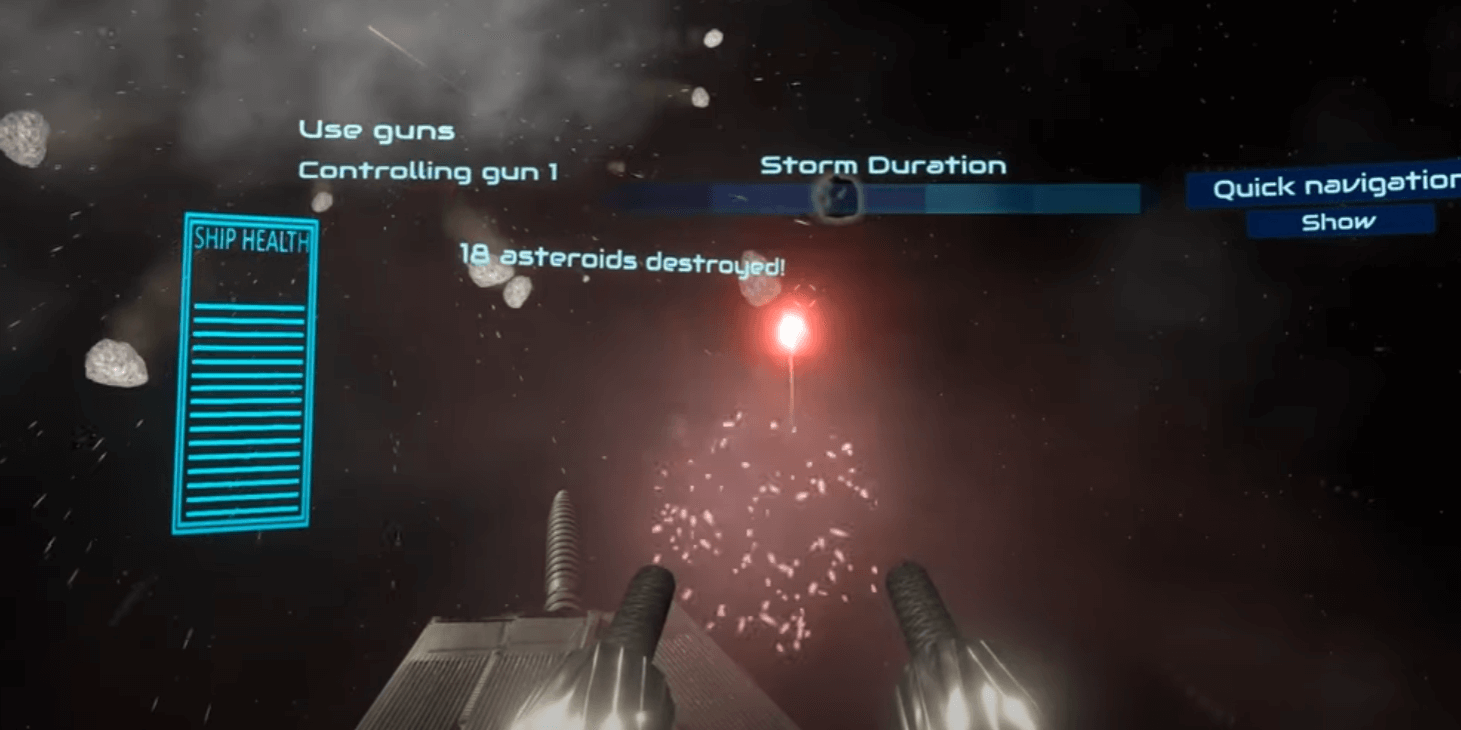Toggle gun control via Controlling gun 1 label
The width and height of the screenshot is (1461, 730).
click(430, 171)
